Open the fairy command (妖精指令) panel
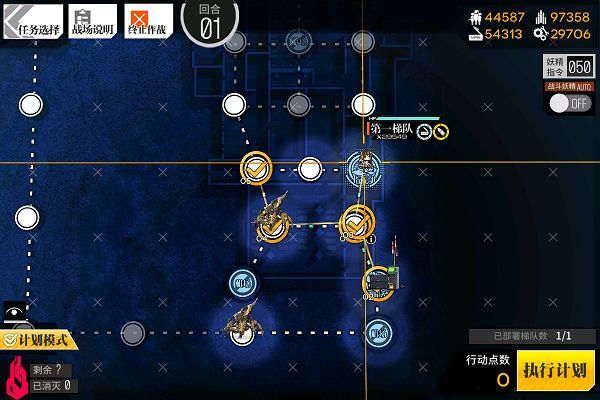Screen dimensions: 600x400 pos(568,68)
